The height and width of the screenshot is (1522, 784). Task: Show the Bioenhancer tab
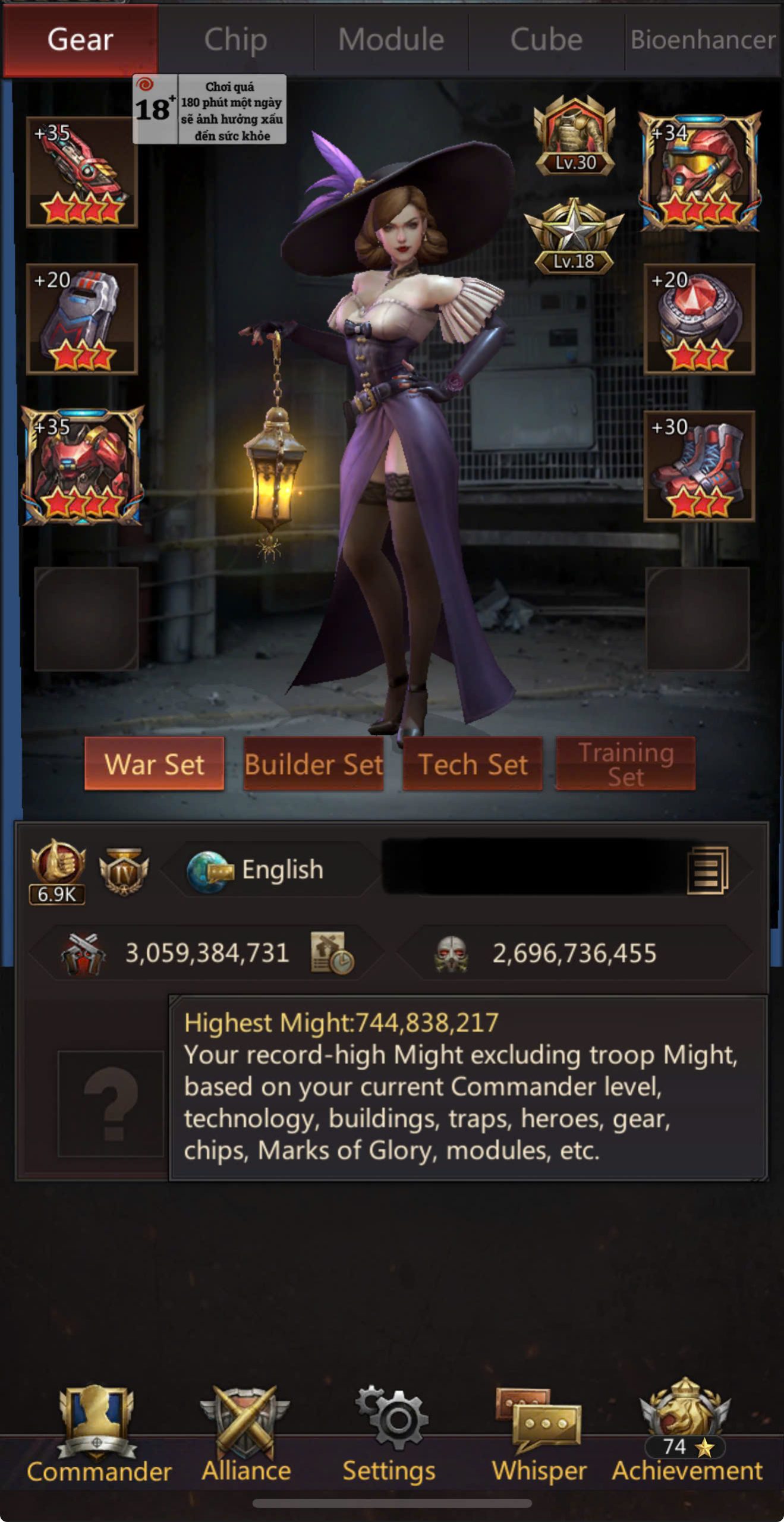tap(703, 40)
